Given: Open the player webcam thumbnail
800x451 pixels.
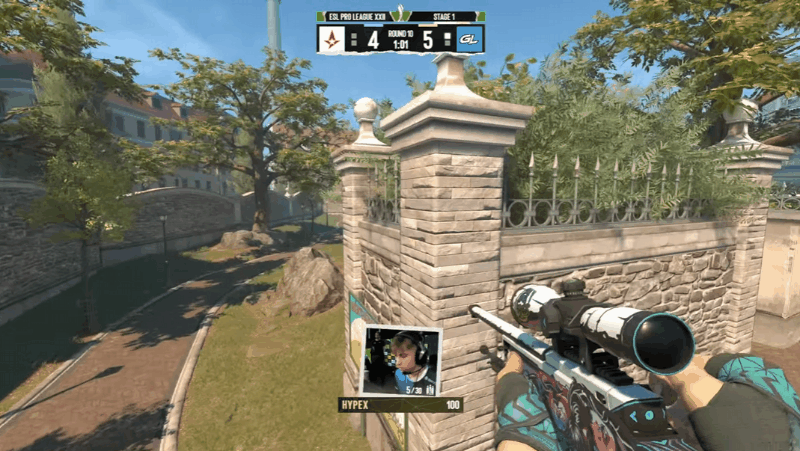Looking at the screenshot, I should 400,360.
